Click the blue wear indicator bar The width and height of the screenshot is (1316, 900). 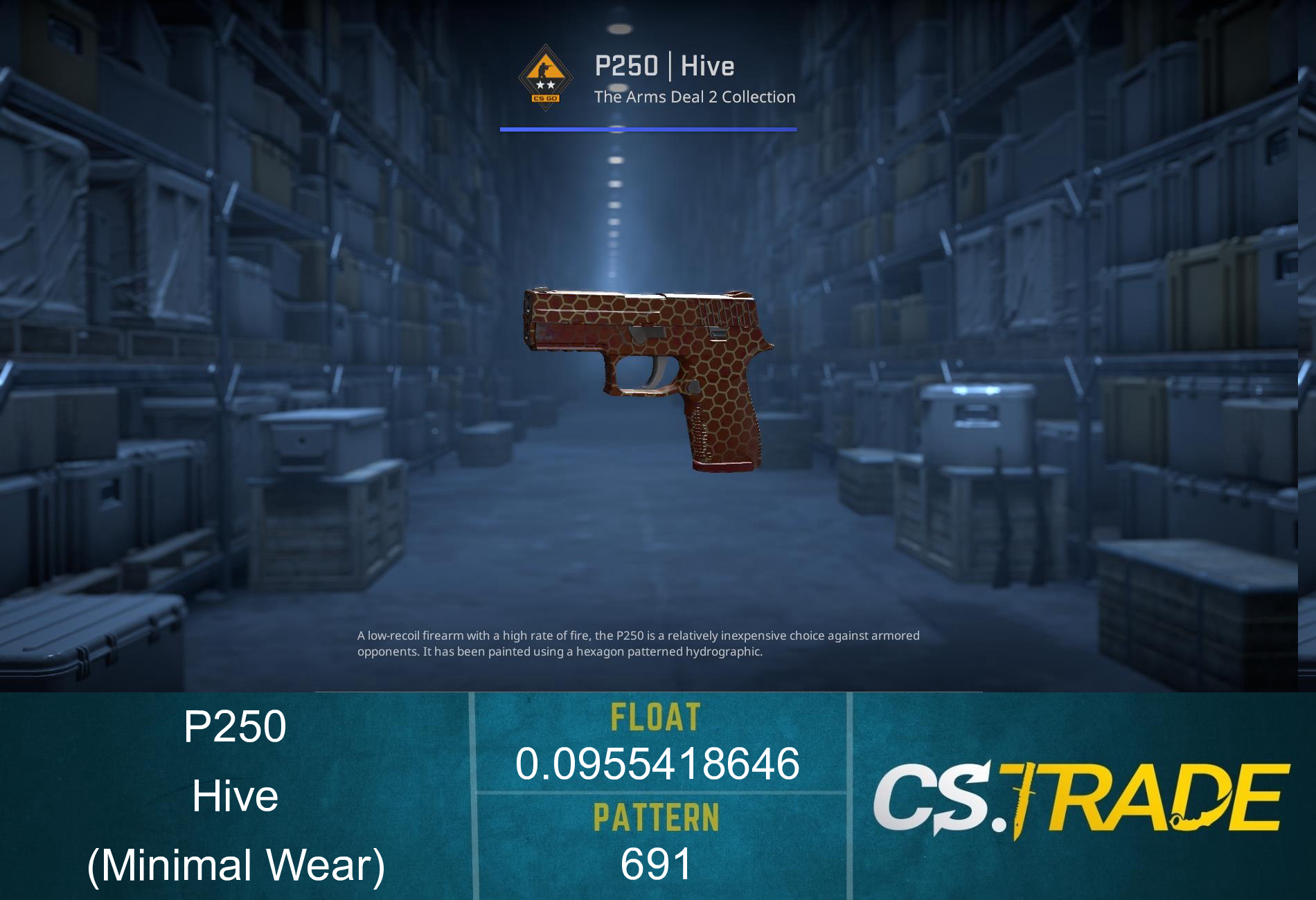coord(648,128)
